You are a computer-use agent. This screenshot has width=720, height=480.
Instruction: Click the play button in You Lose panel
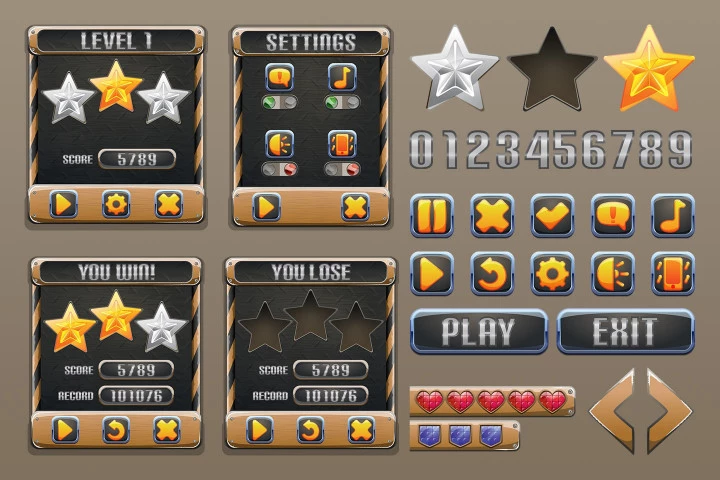click(259, 430)
